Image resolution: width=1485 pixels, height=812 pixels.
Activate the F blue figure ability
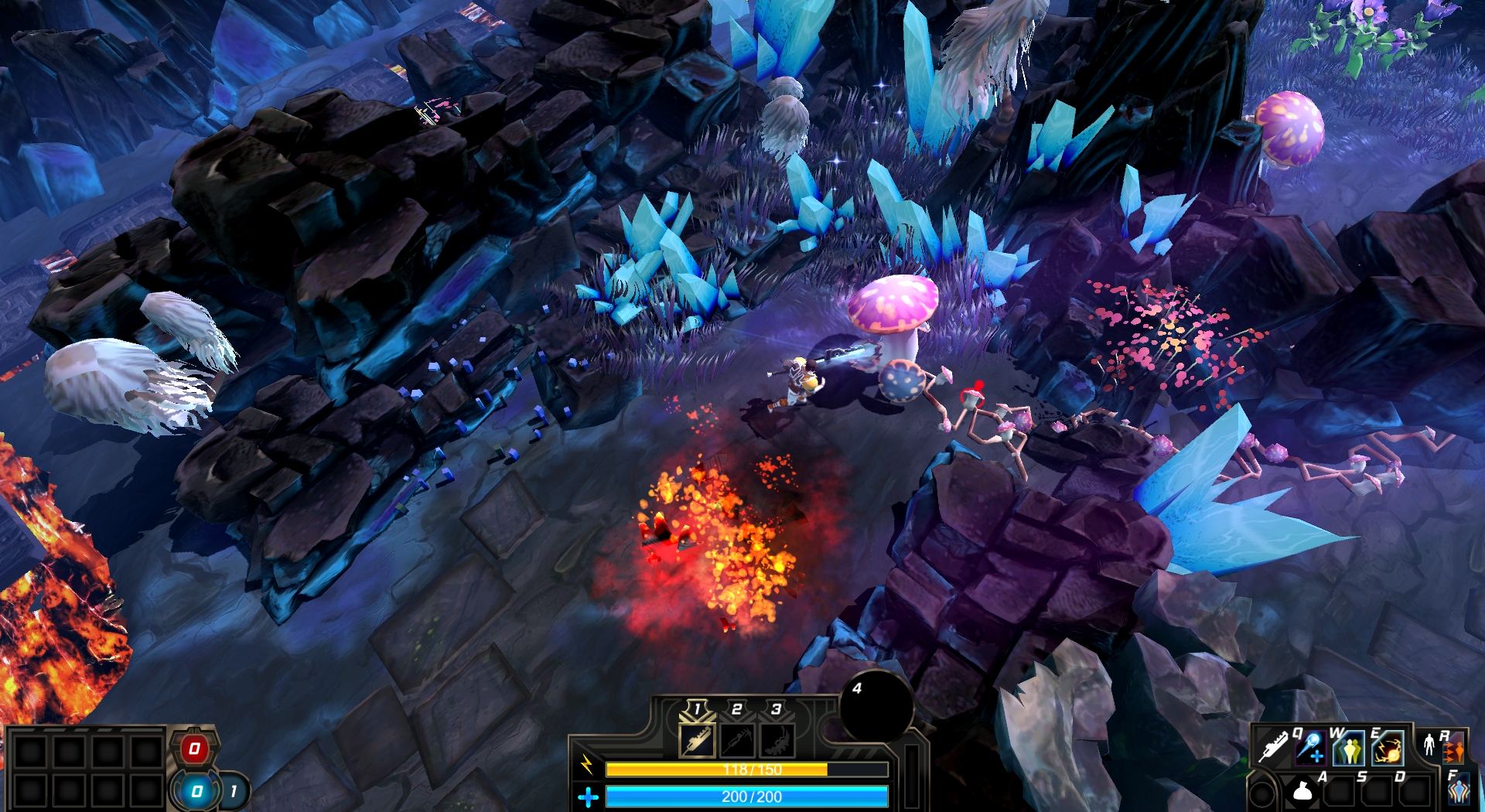1458,790
